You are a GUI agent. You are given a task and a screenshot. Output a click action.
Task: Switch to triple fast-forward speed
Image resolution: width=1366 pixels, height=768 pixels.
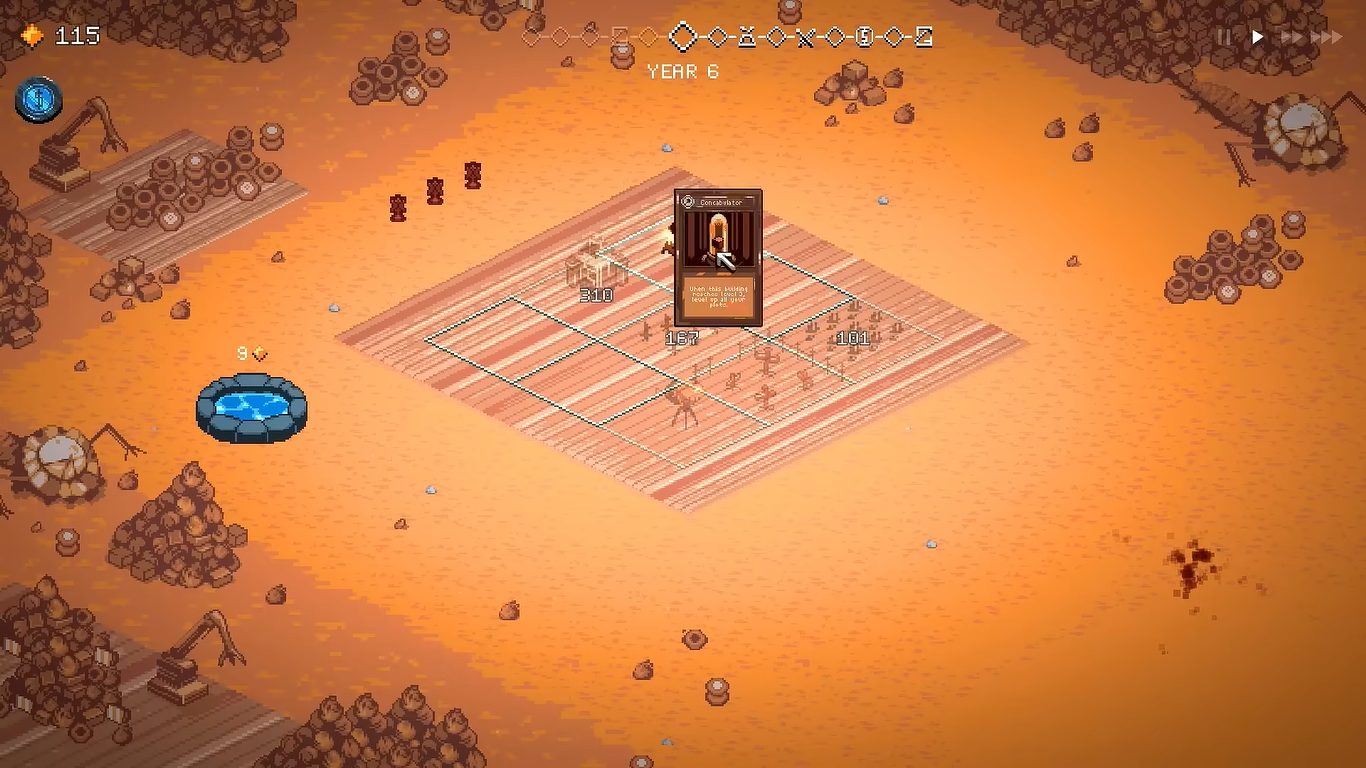click(1327, 37)
